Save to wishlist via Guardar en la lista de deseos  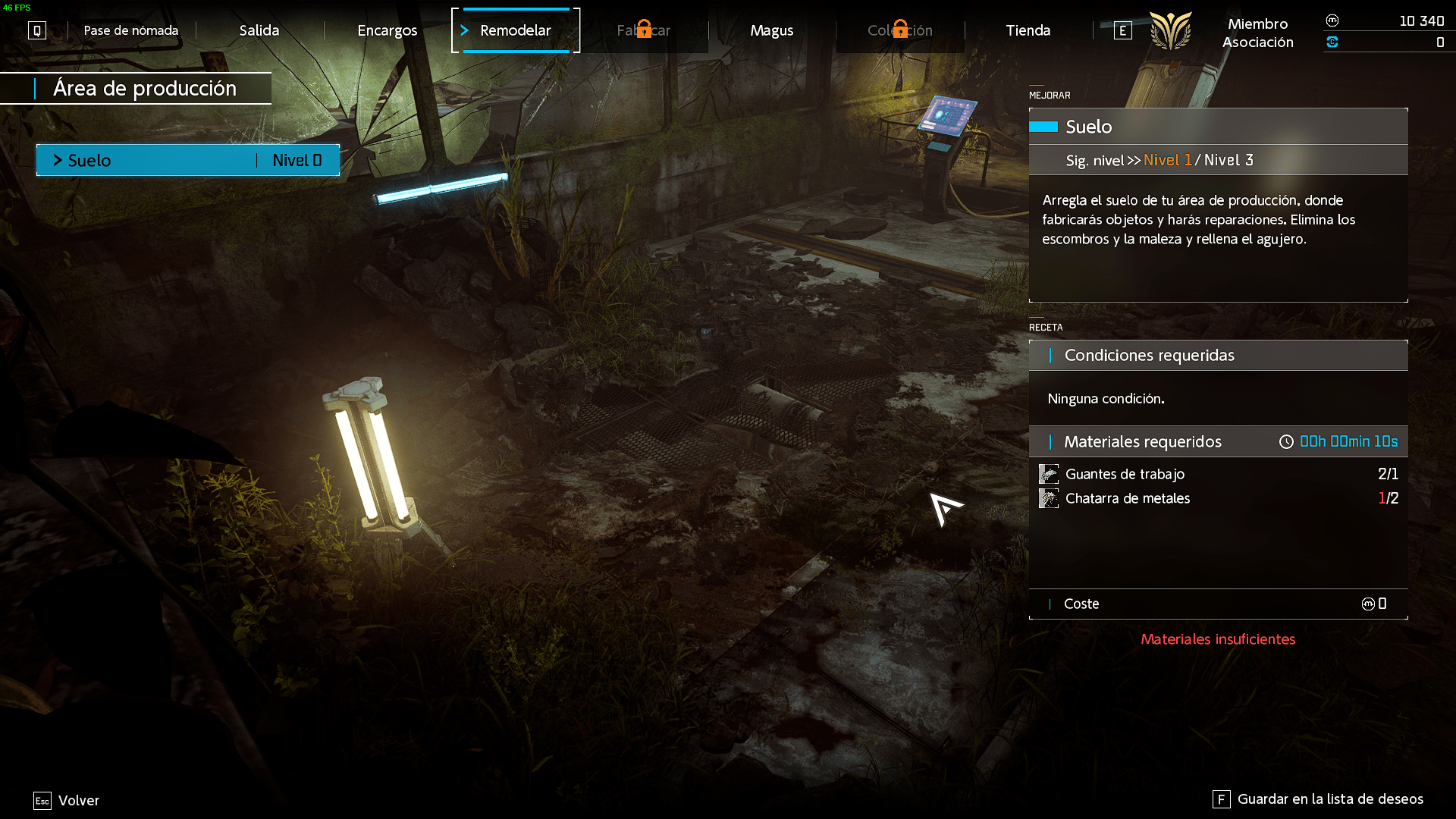click(1319, 799)
